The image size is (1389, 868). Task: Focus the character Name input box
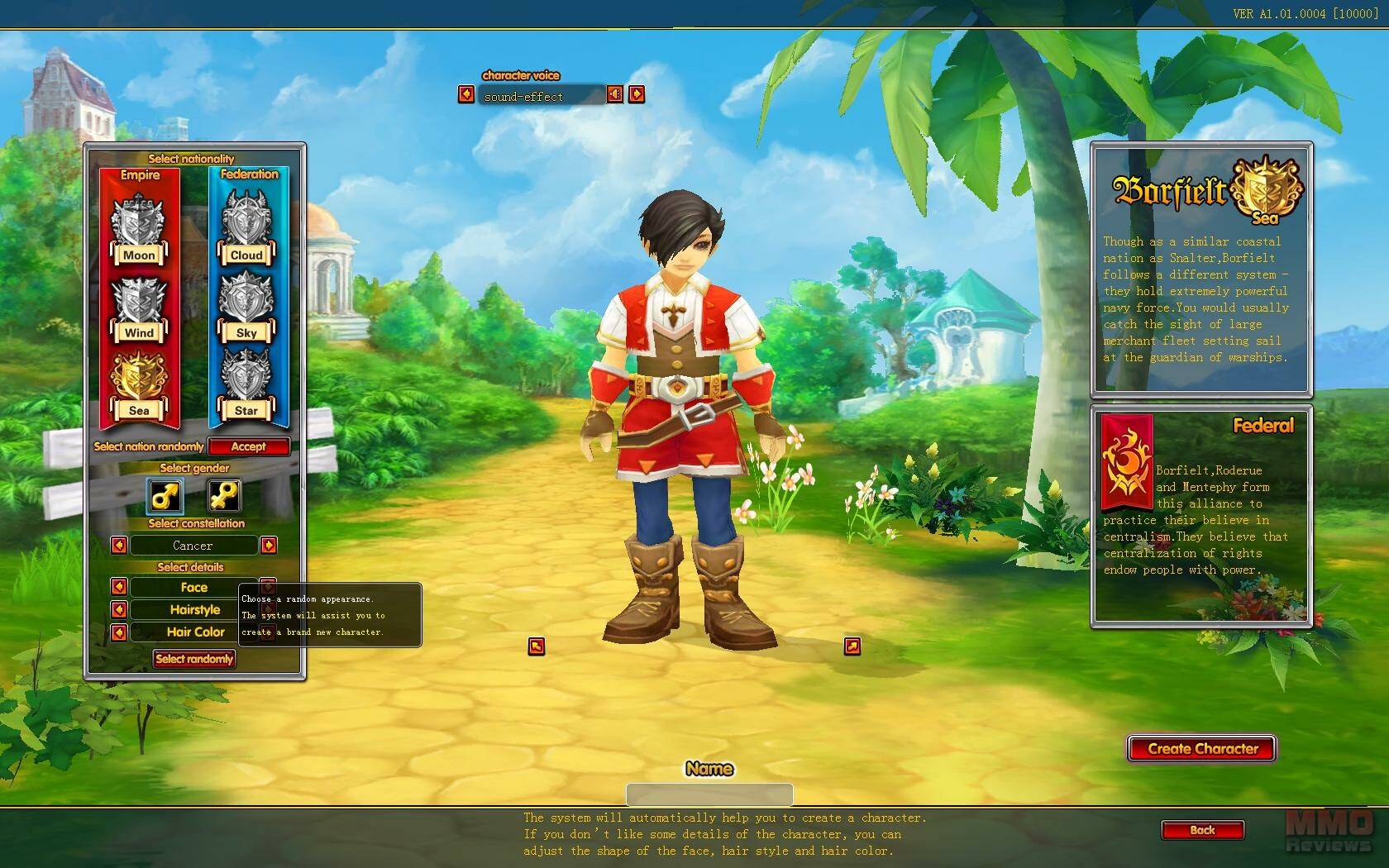click(x=709, y=794)
